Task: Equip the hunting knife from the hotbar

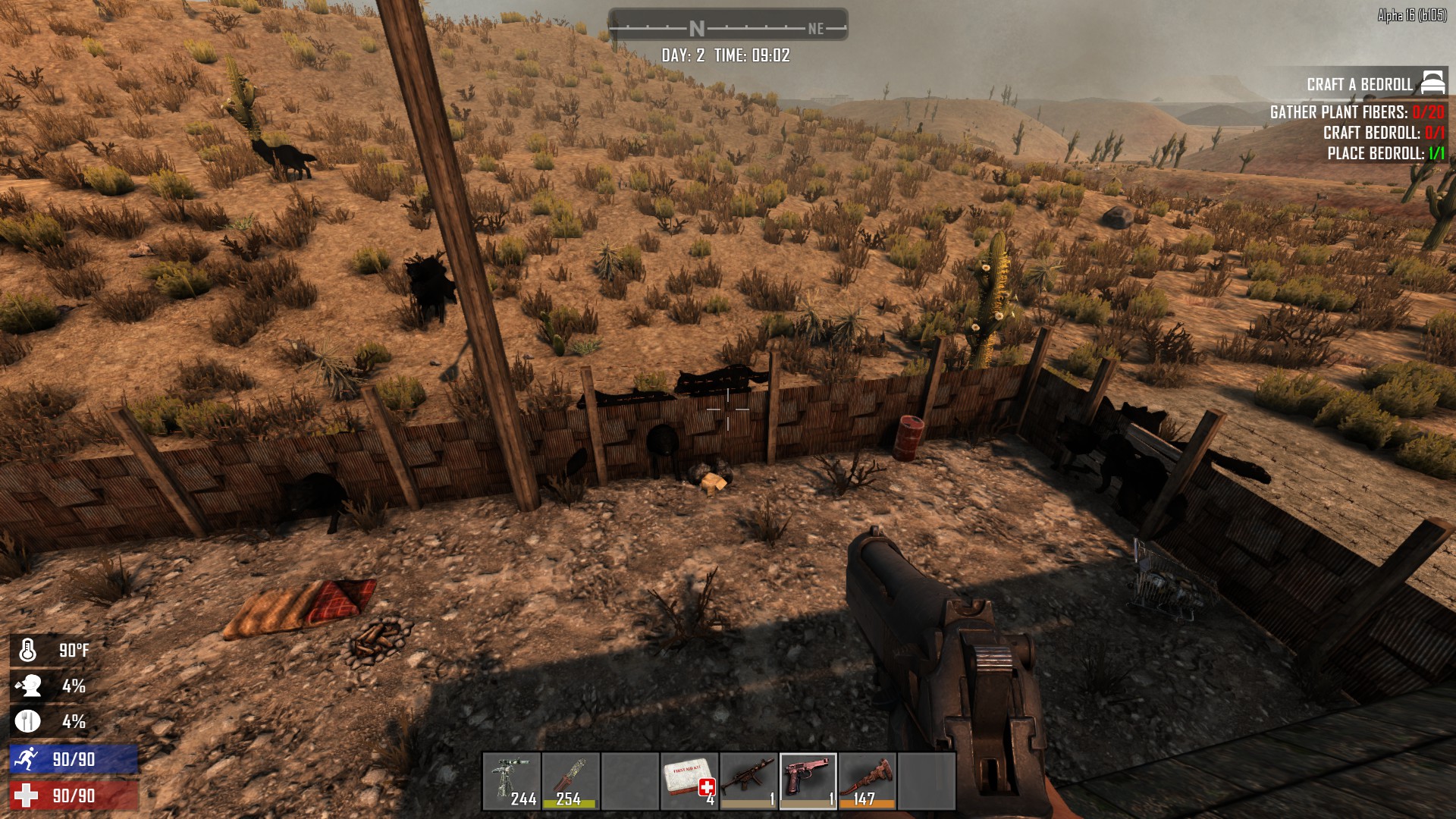Action: (x=571, y=781)
